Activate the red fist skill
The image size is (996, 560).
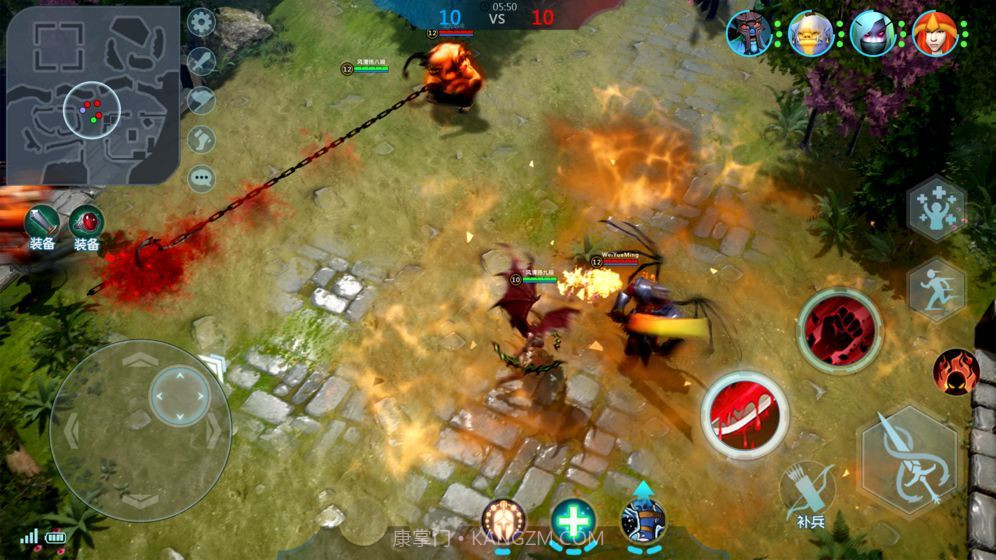click(x=840, y=330)
